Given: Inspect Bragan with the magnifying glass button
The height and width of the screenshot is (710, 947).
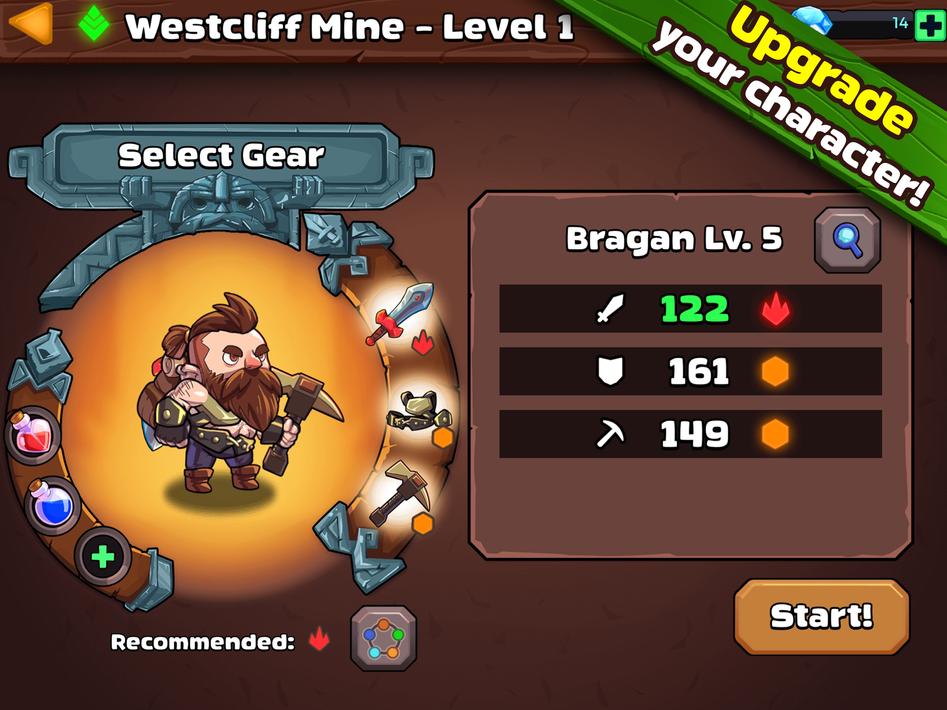Looking at the screenshot, I should [847, 240].
